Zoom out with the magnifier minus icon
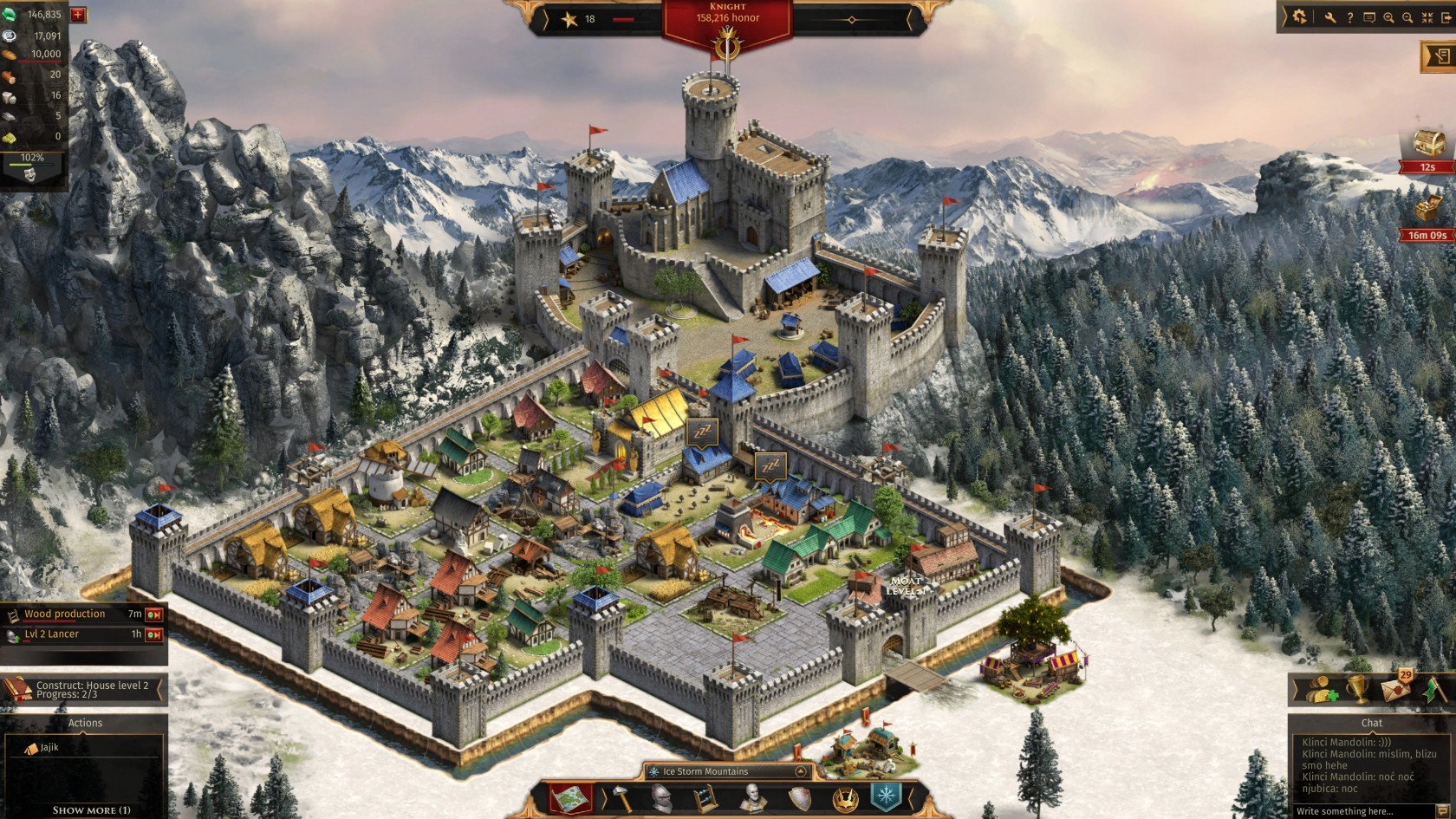 [x=1407, y=17]
